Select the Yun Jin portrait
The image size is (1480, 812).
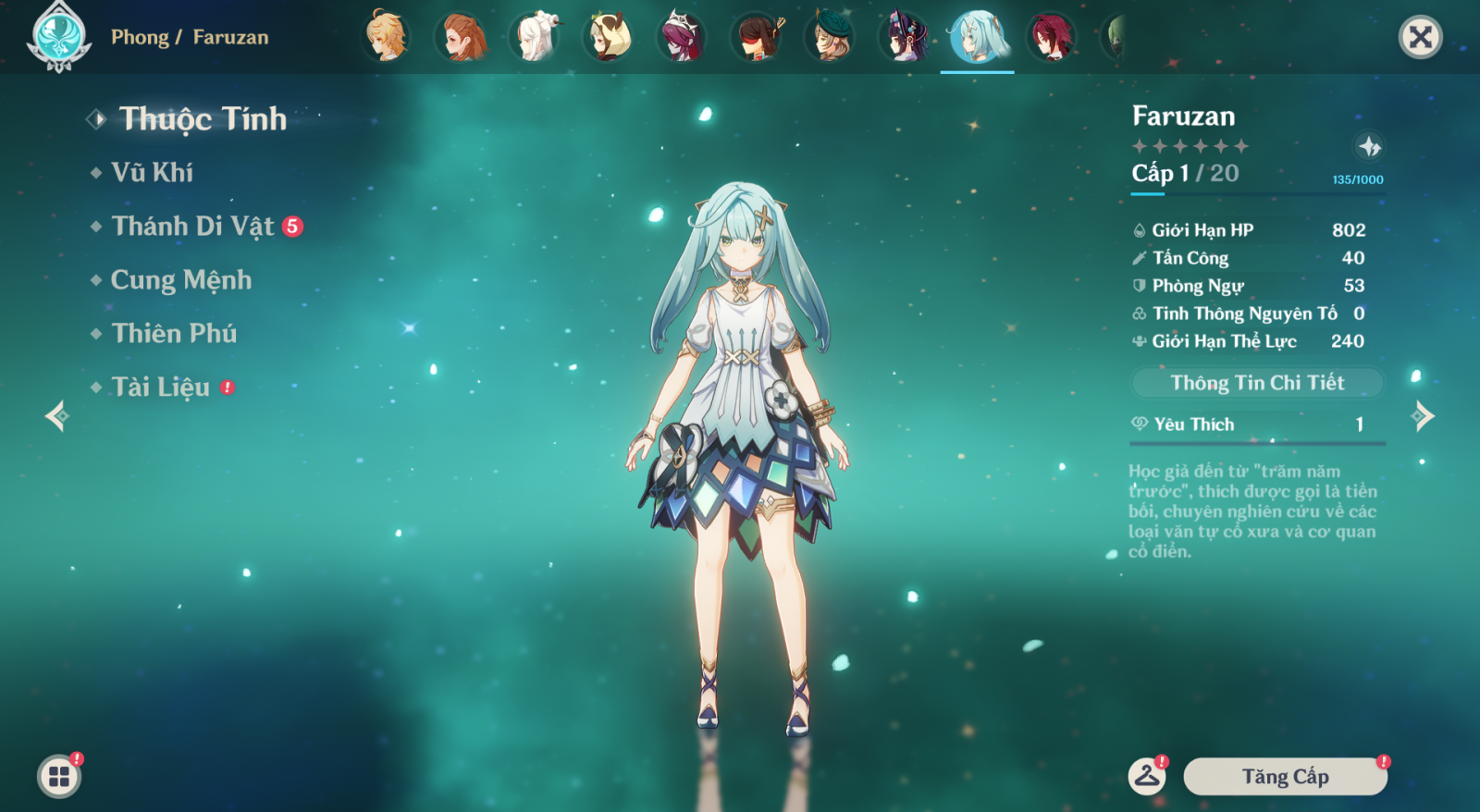(904, 37)
